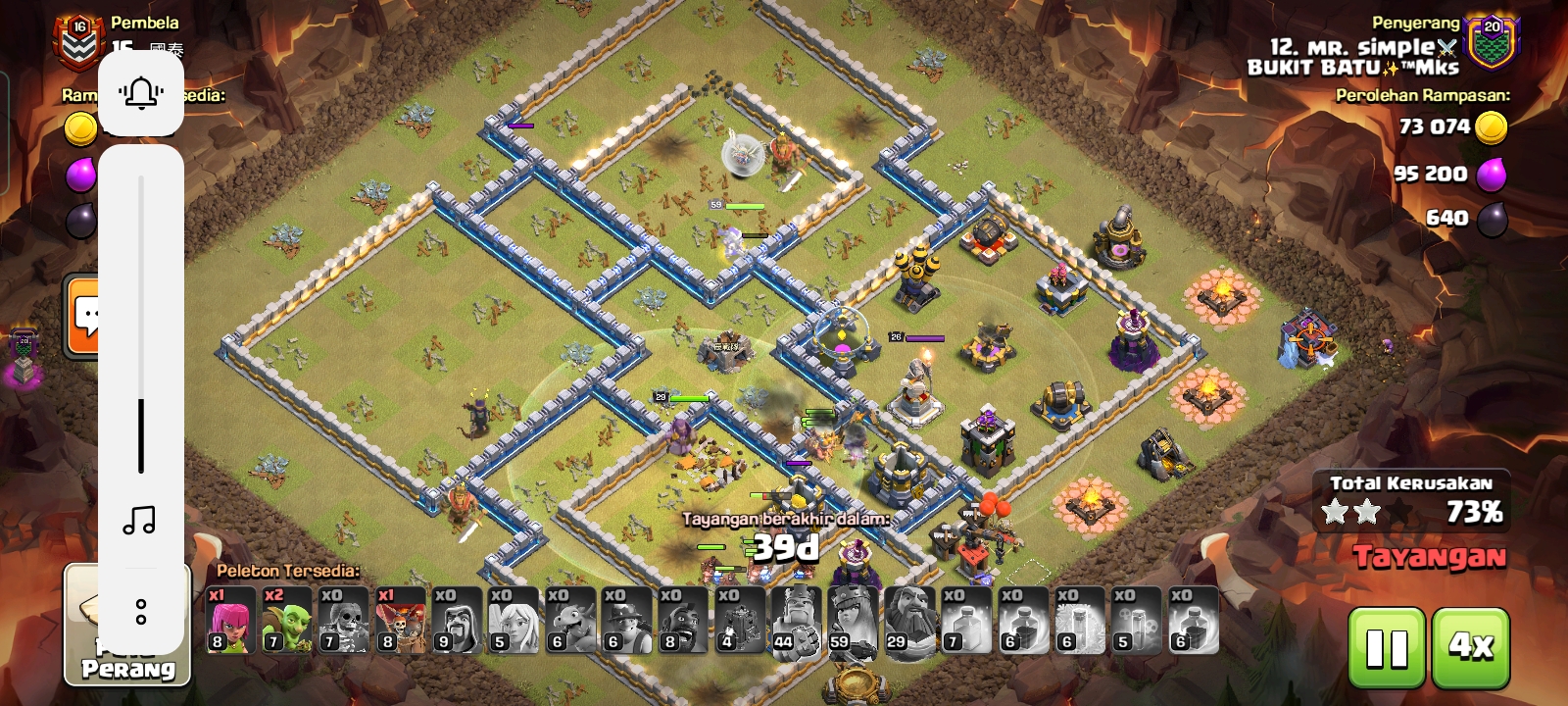This screenshot has height=706, width=1568.
Task: Choose the Grand Warden hero slot
Action: click(908, 620)
